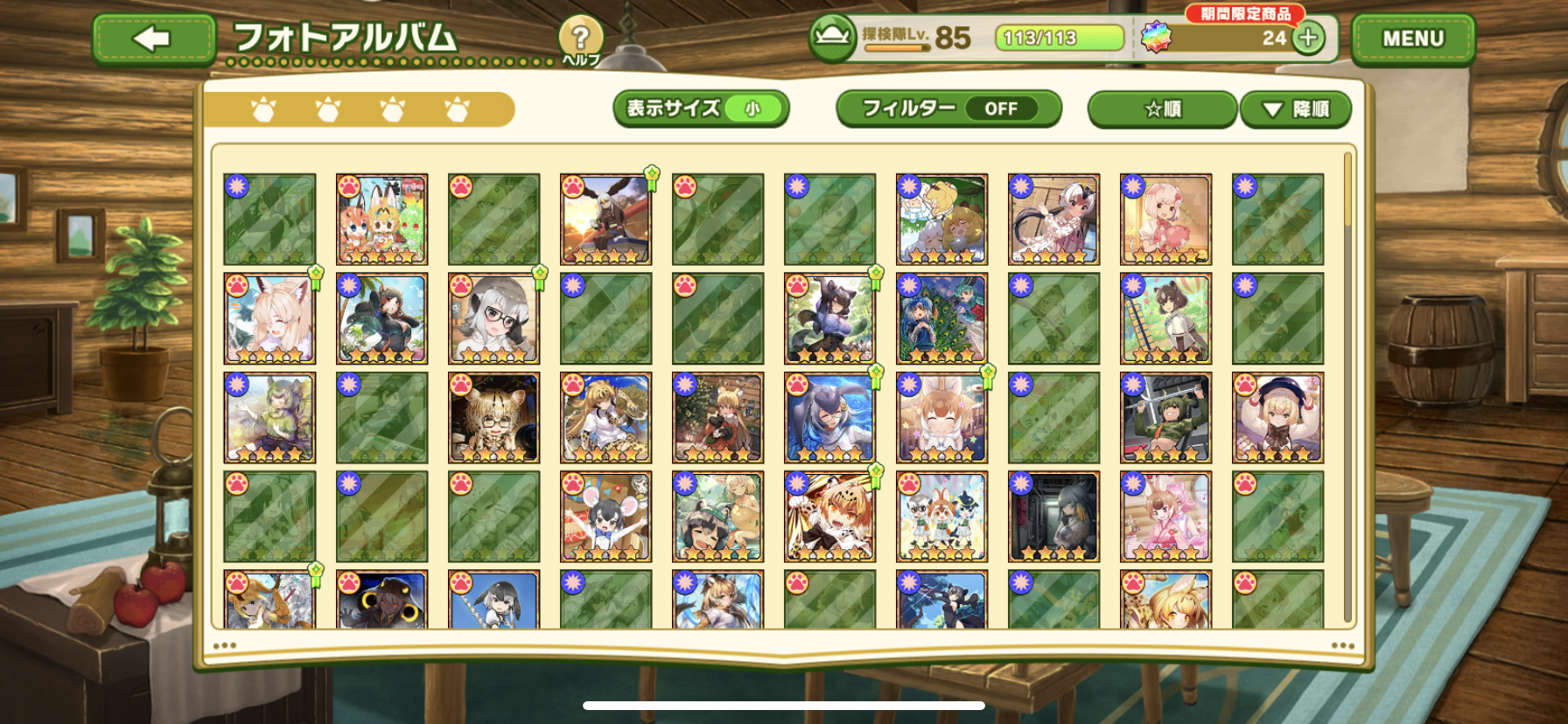1568x724 pixels.
Task: Toggle the descending order button
Action: click(x=1295, y=109)
